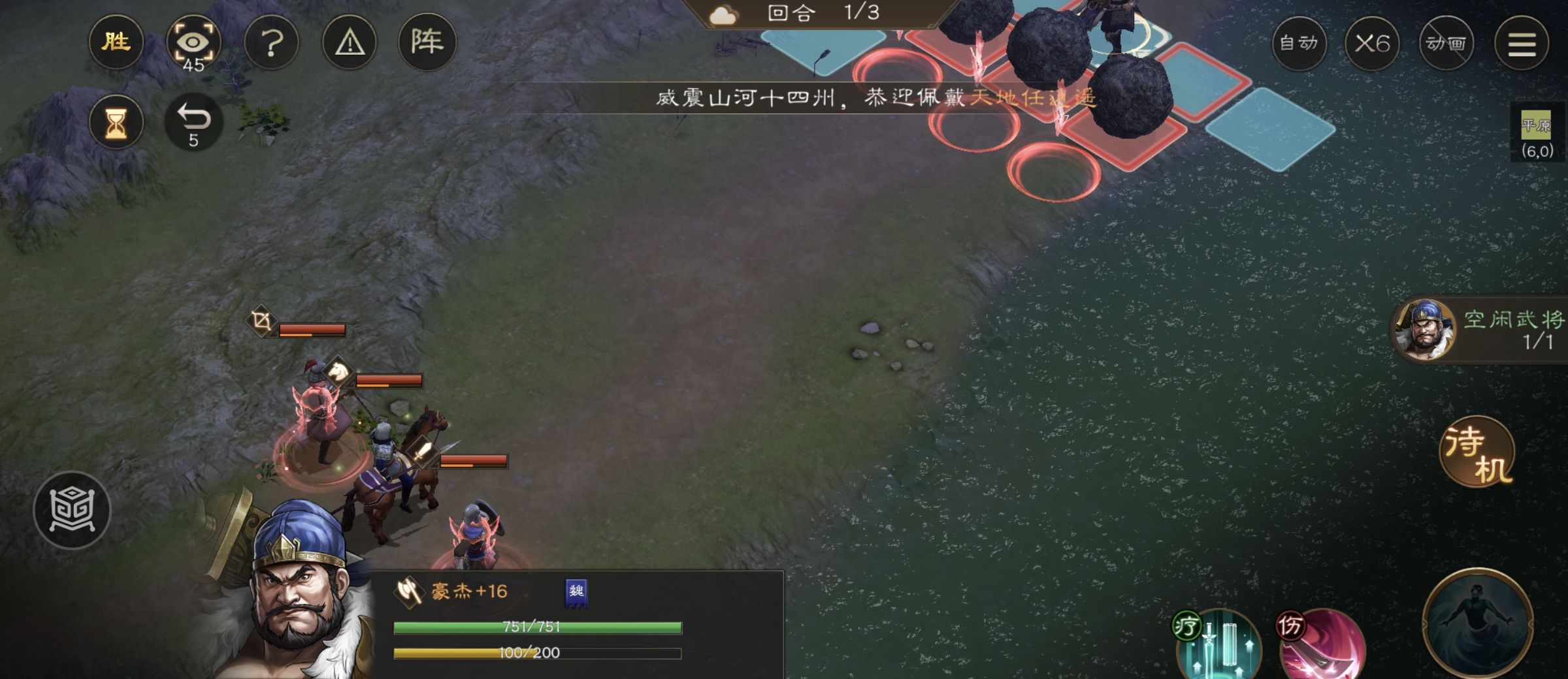Click the eye vision icon showing 45
This screenshot has width=1568, height=679.
(194, 41)
